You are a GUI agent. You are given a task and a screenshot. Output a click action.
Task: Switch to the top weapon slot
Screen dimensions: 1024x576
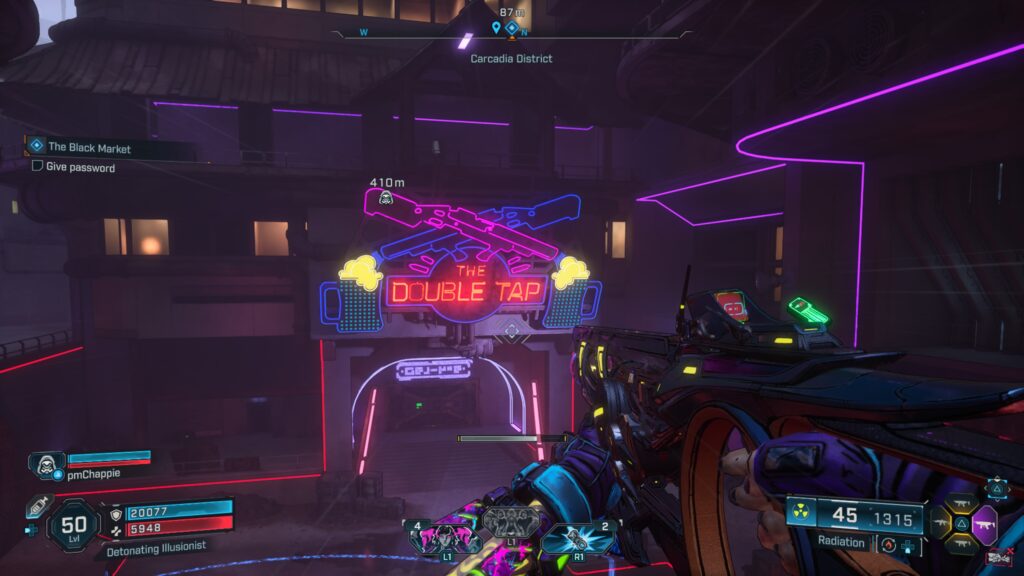(x=963, y=503)
